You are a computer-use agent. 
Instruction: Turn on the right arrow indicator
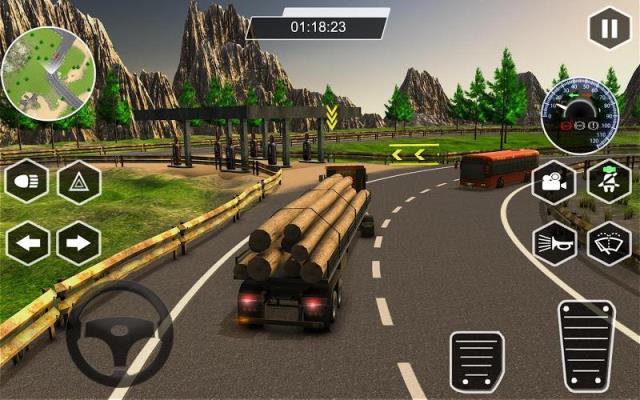click(78, 243)
